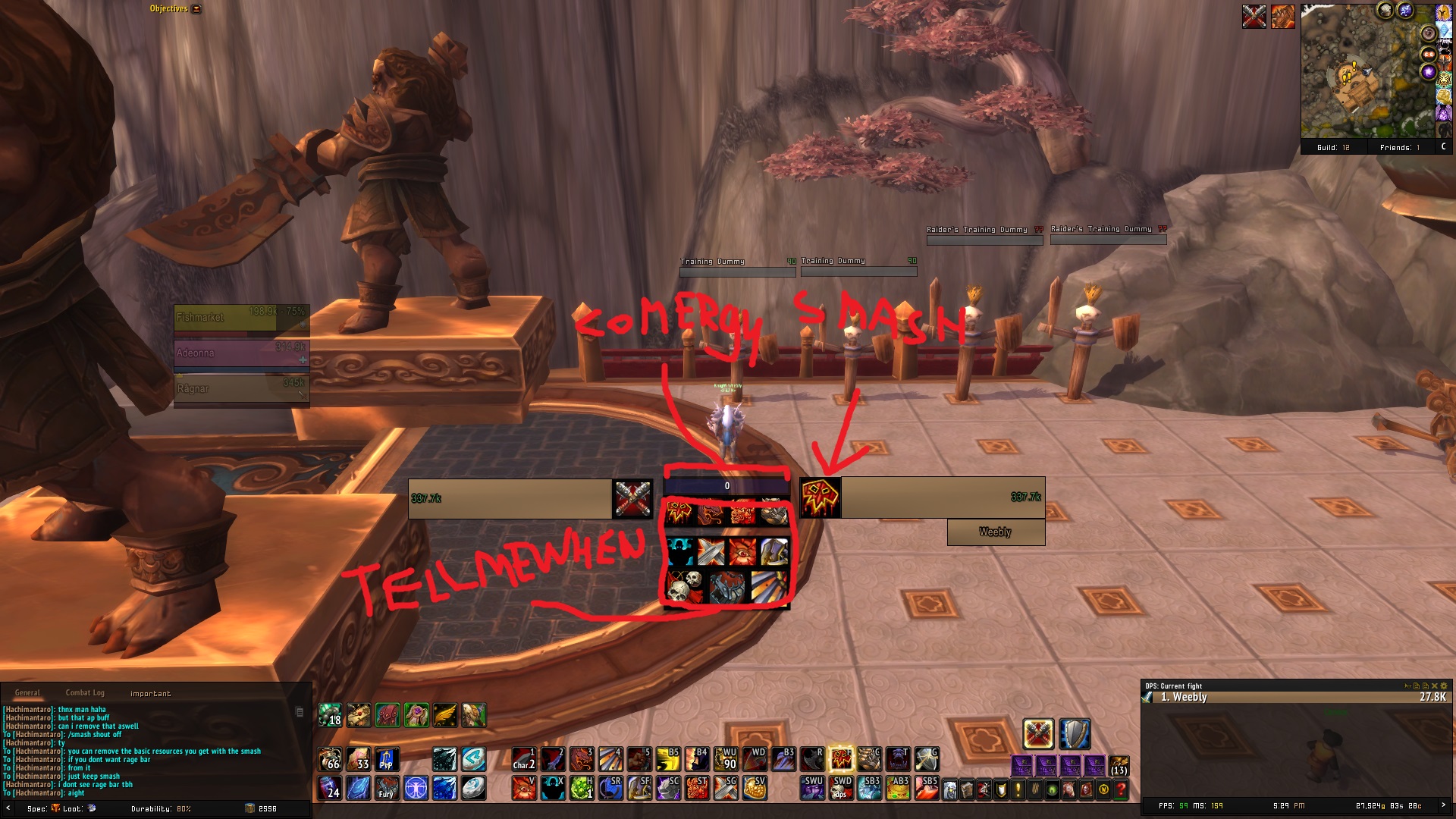
Task: Use the skull 'dps' macro labeled SWD
Action: (x=840, y=788)
